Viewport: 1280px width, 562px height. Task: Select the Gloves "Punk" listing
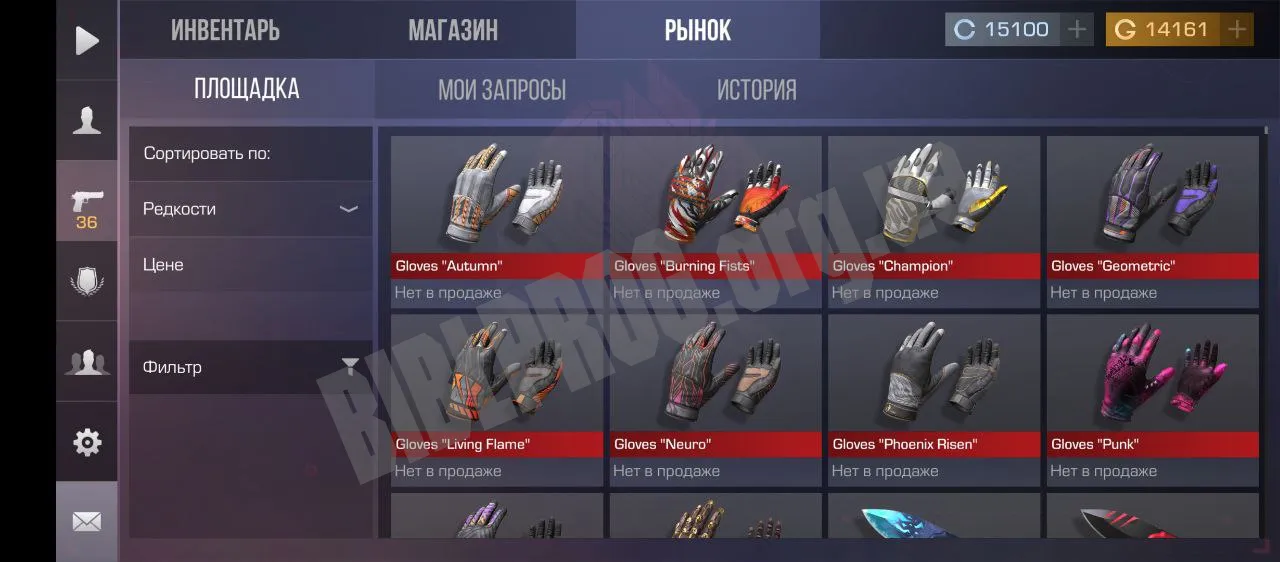pyautogui.click(x=1152, y=398)
